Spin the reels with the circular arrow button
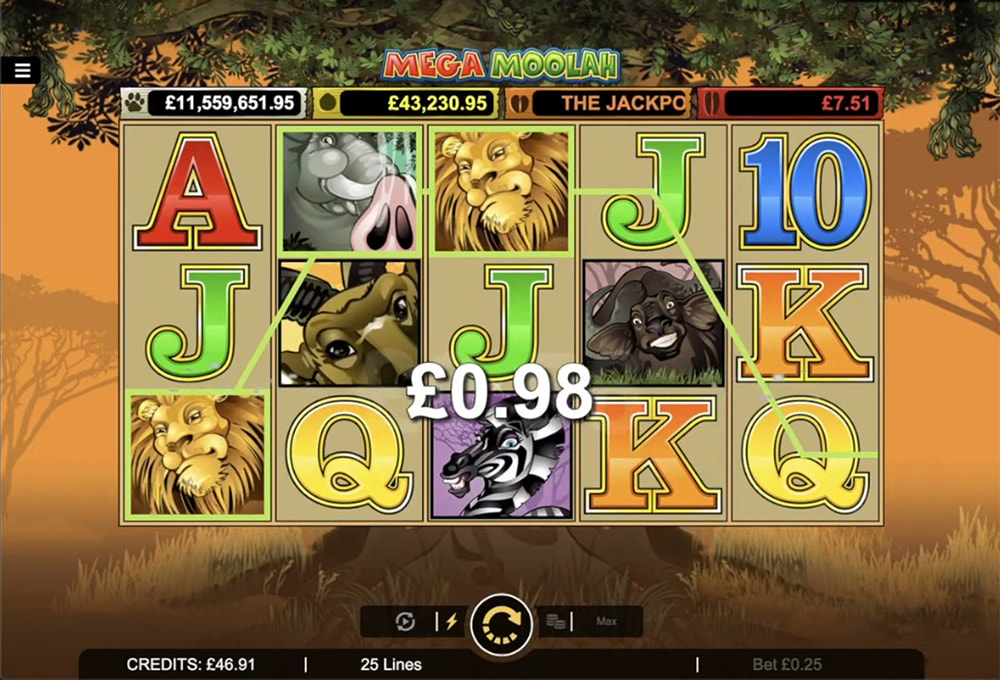1000x680 pixels. pos(501,623)
